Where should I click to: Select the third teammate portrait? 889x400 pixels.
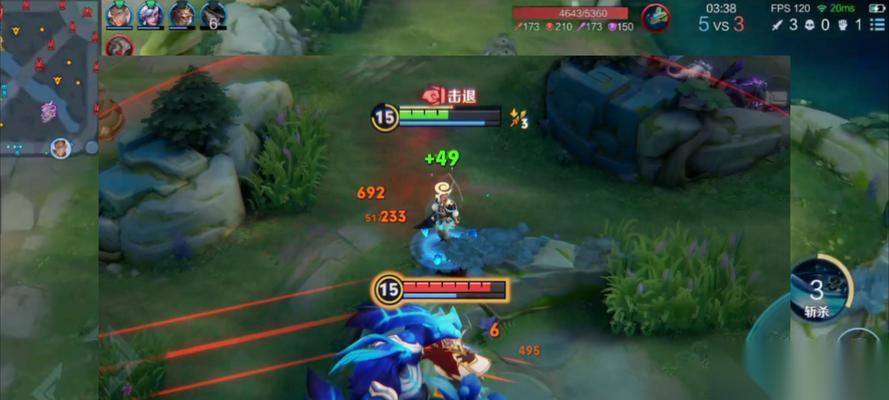[182, 15]
